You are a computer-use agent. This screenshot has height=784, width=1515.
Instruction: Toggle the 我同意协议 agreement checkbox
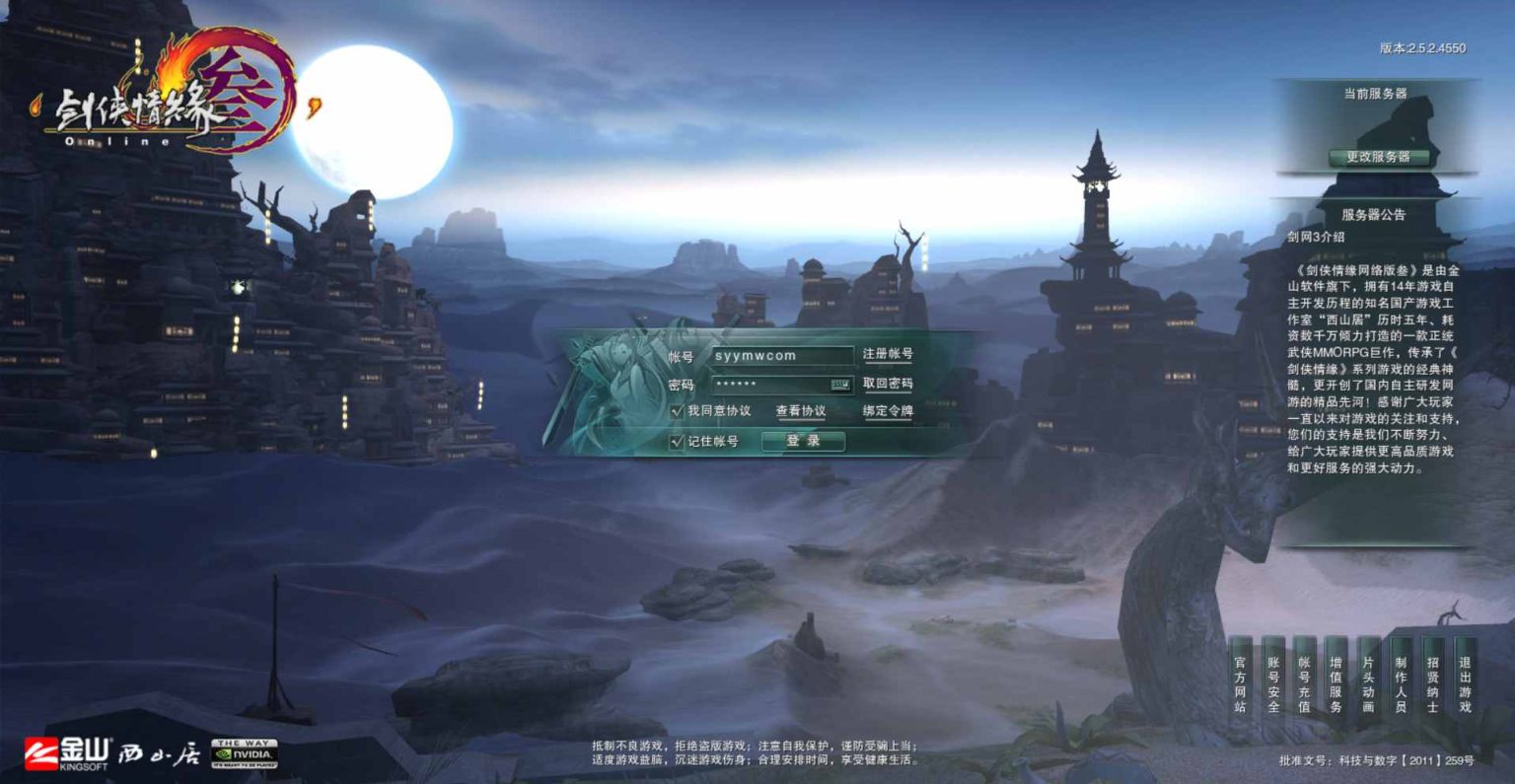pos(677,411)
